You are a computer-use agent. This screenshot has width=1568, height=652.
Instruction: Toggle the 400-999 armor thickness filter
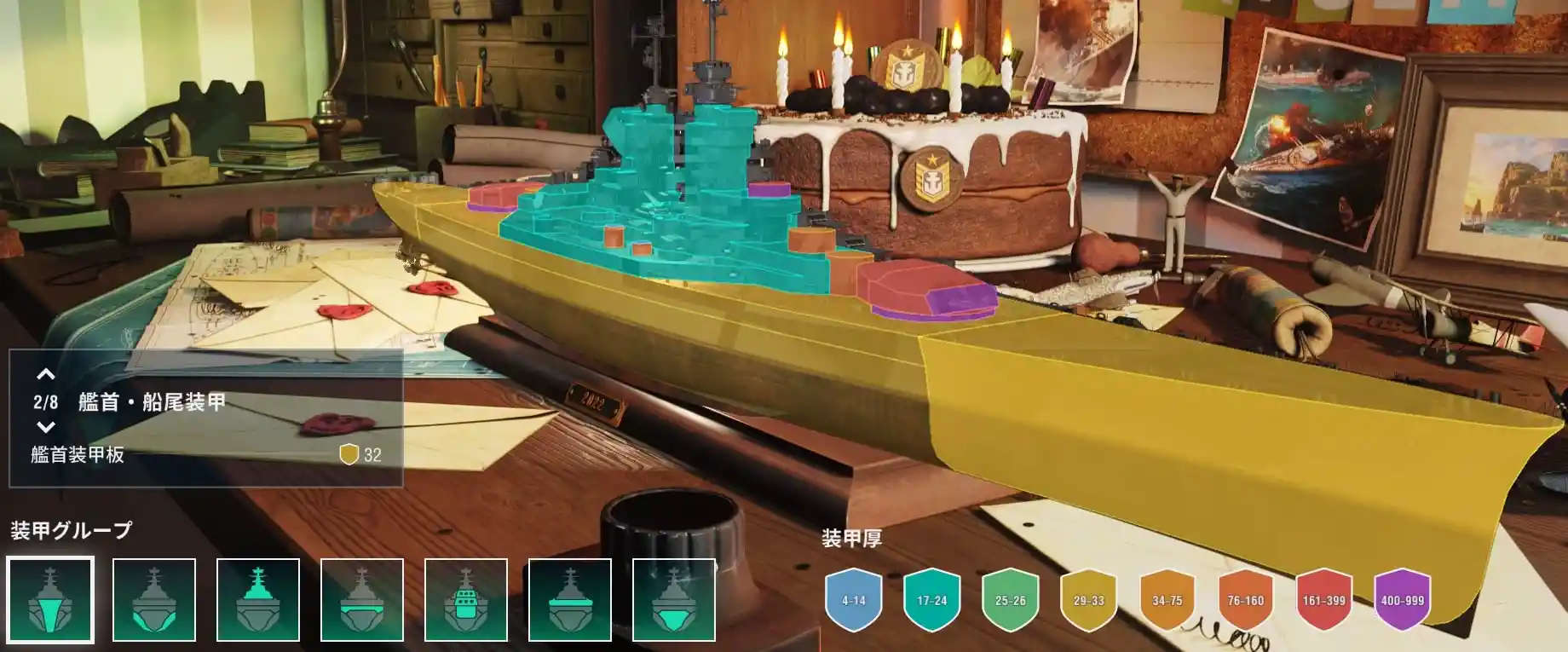1403,600
